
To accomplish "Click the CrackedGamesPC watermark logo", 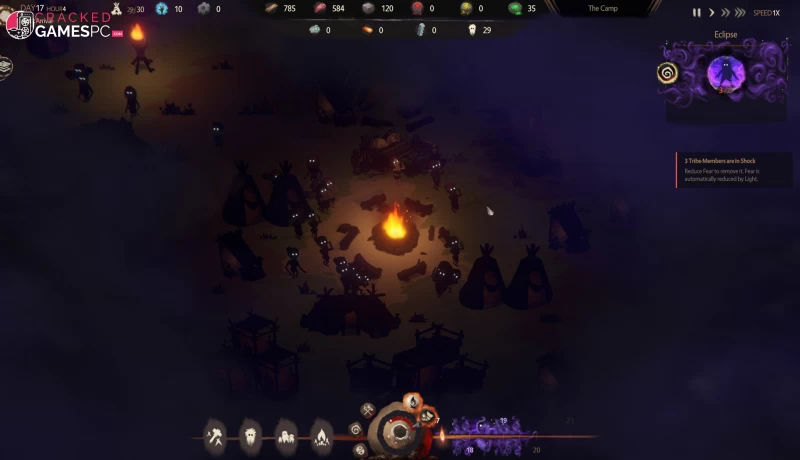I will [x=62, y=25].
